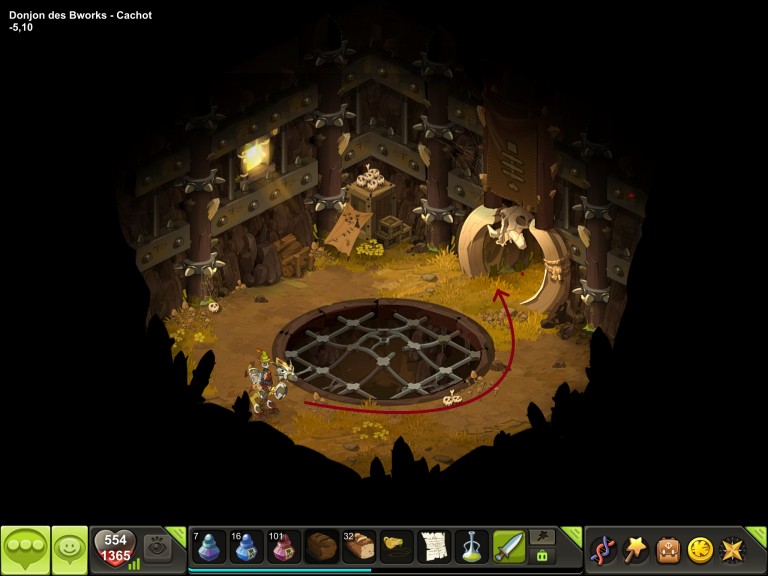Use the blue potion with count 16
Viewport: 768px width, 576px height.
[247, 547]
